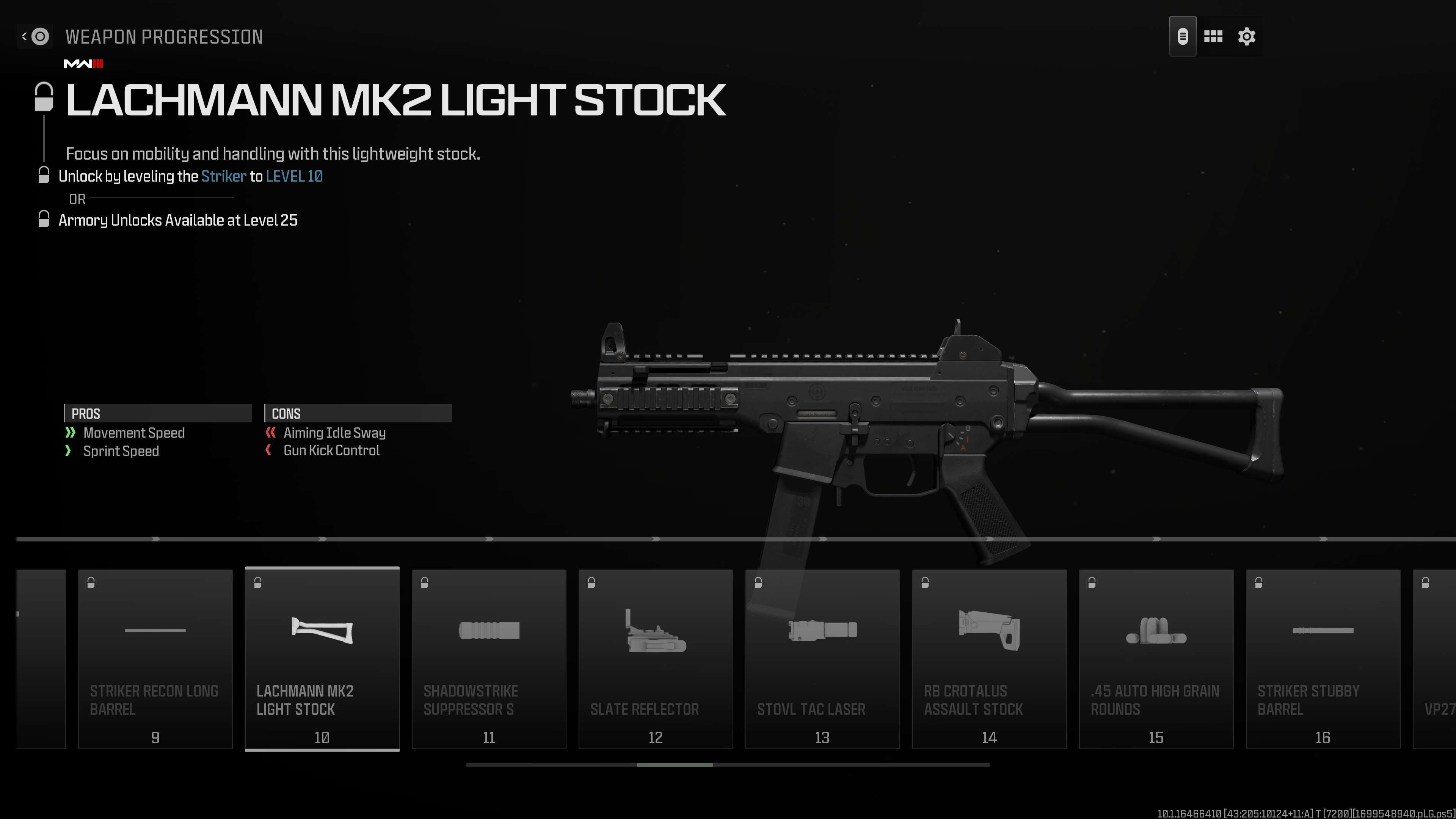The height and width of the screenshot is (819, 1456).
Task: Select the .45 Auto High Grain Rounds tile
Action: tap(1156, 659)
